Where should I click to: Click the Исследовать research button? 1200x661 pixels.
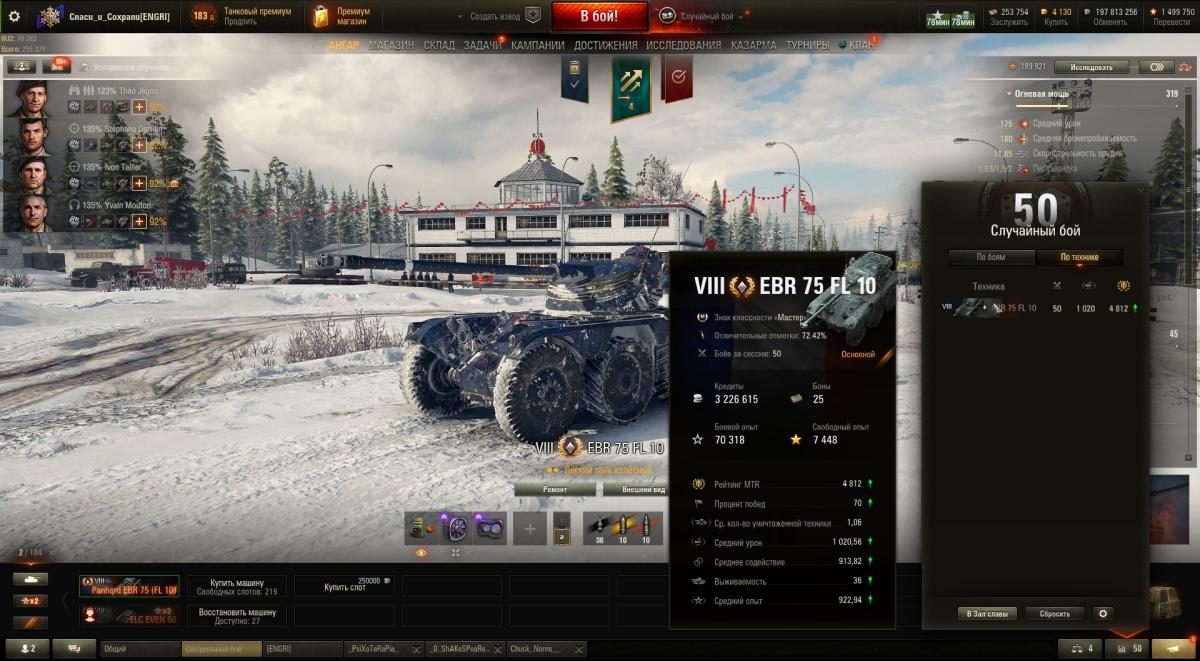coord(1092,67)
